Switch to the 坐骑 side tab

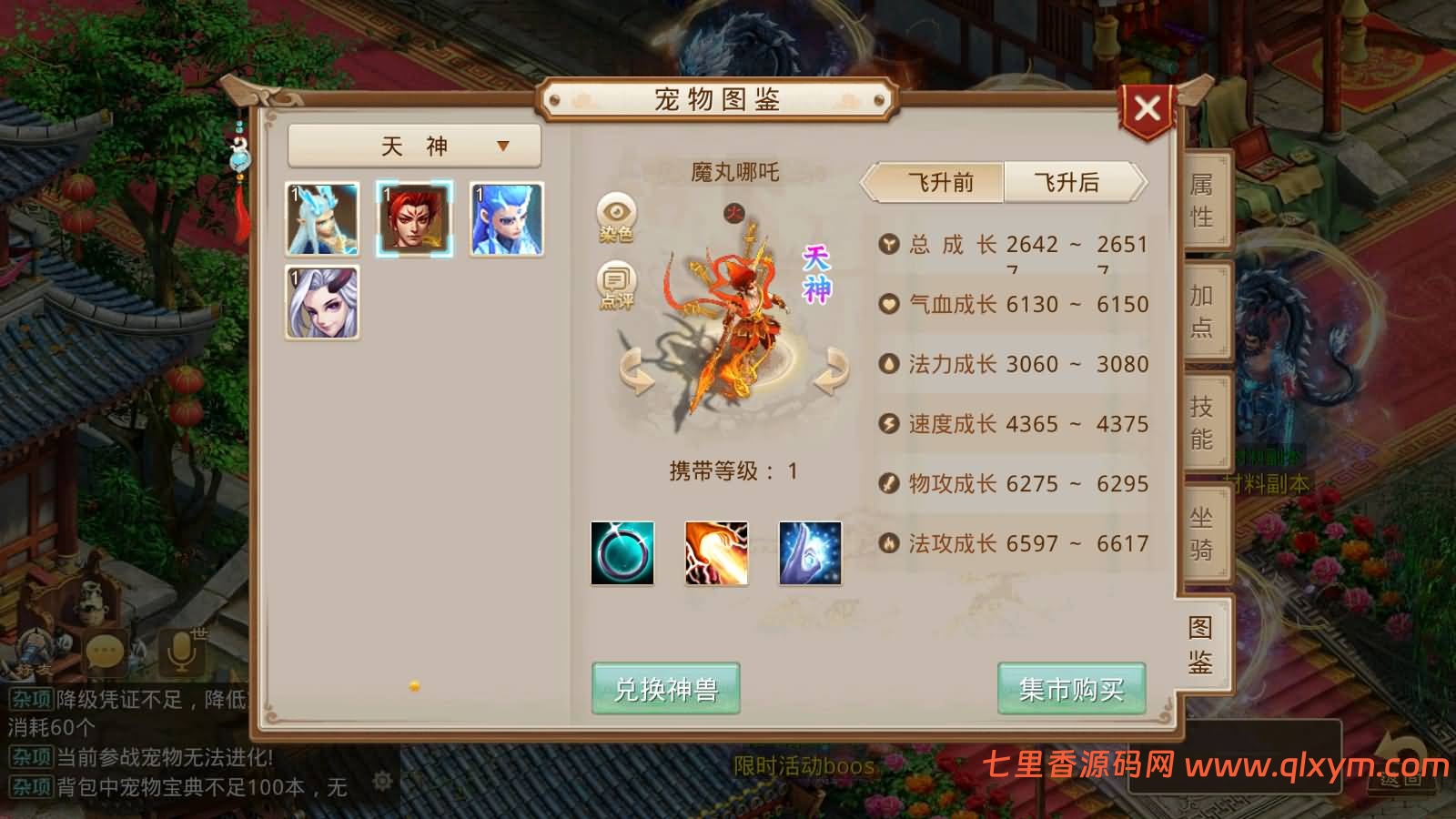pos(1203,531)
